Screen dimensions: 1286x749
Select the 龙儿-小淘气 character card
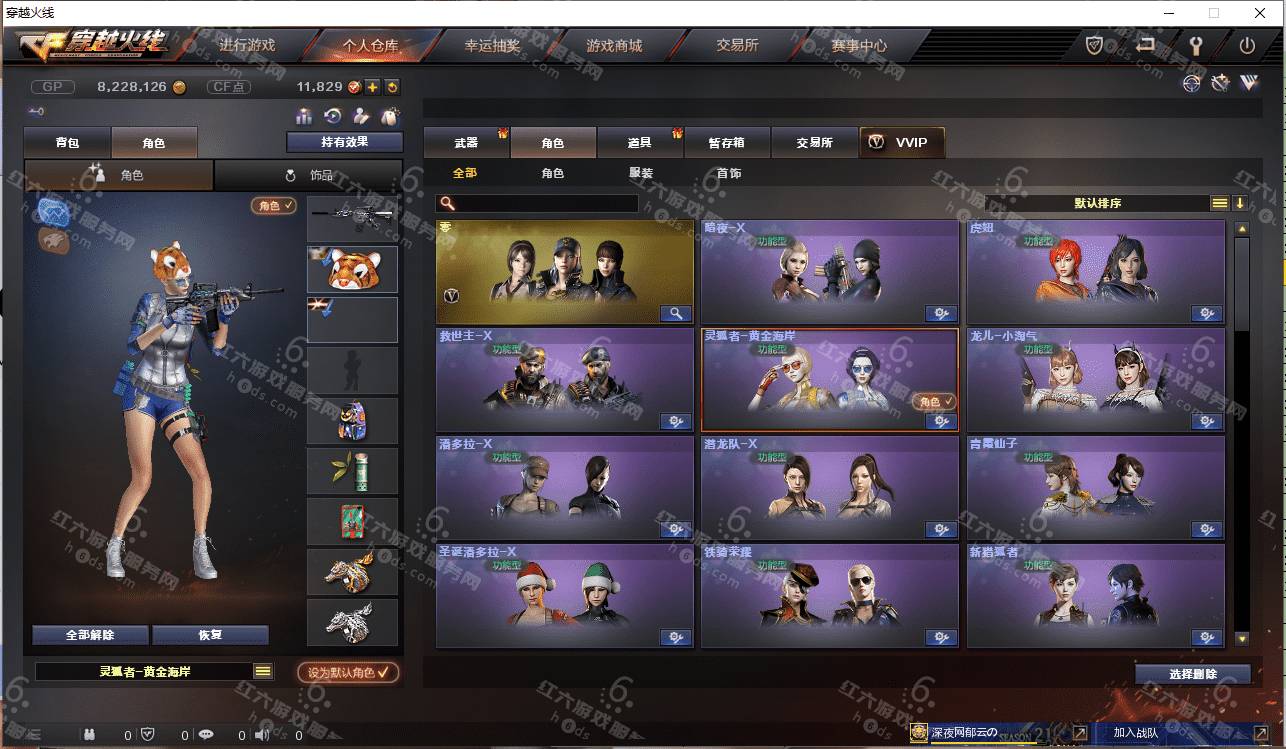[1095, 380]
